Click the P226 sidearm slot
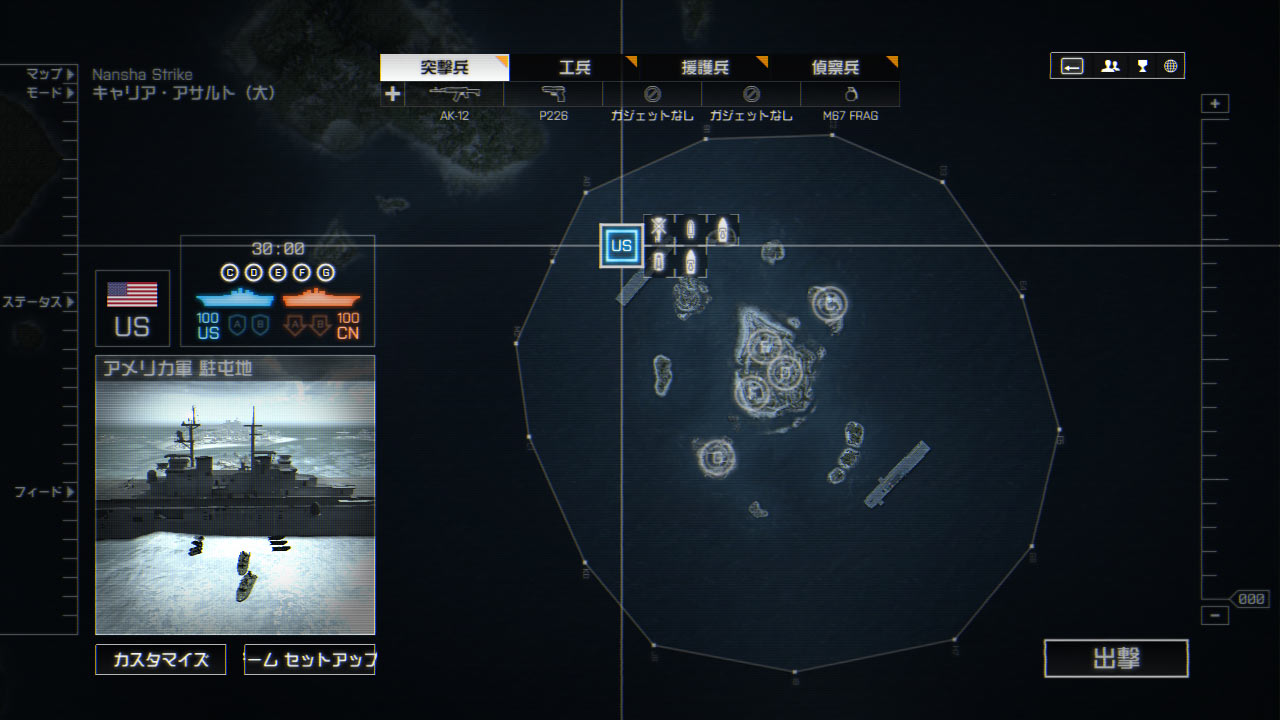This screenshot has height=720, width=1280. pyautogui.click(x=553, y=94)
